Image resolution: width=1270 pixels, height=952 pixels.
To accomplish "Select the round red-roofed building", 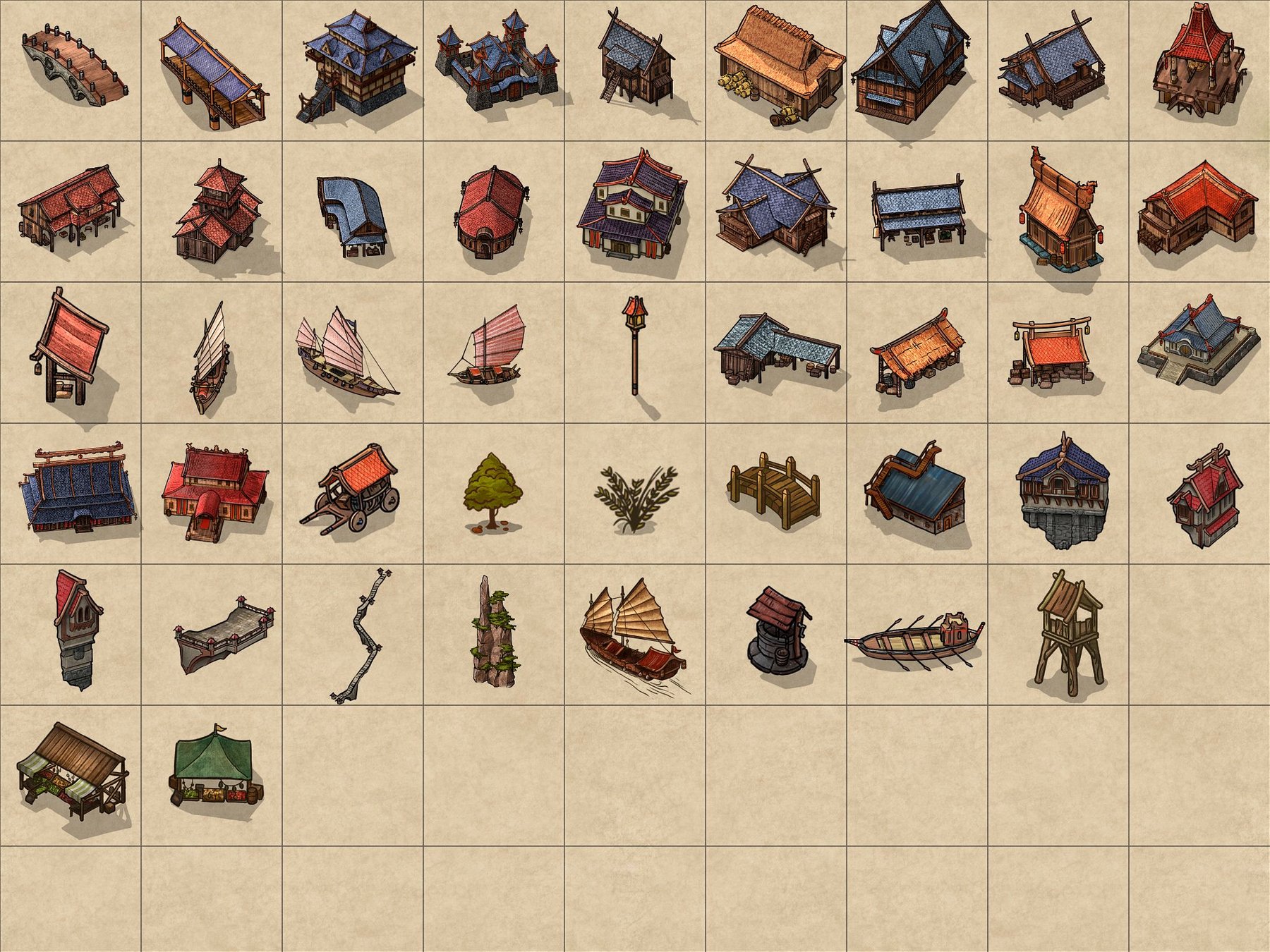I will coord(491,212).
